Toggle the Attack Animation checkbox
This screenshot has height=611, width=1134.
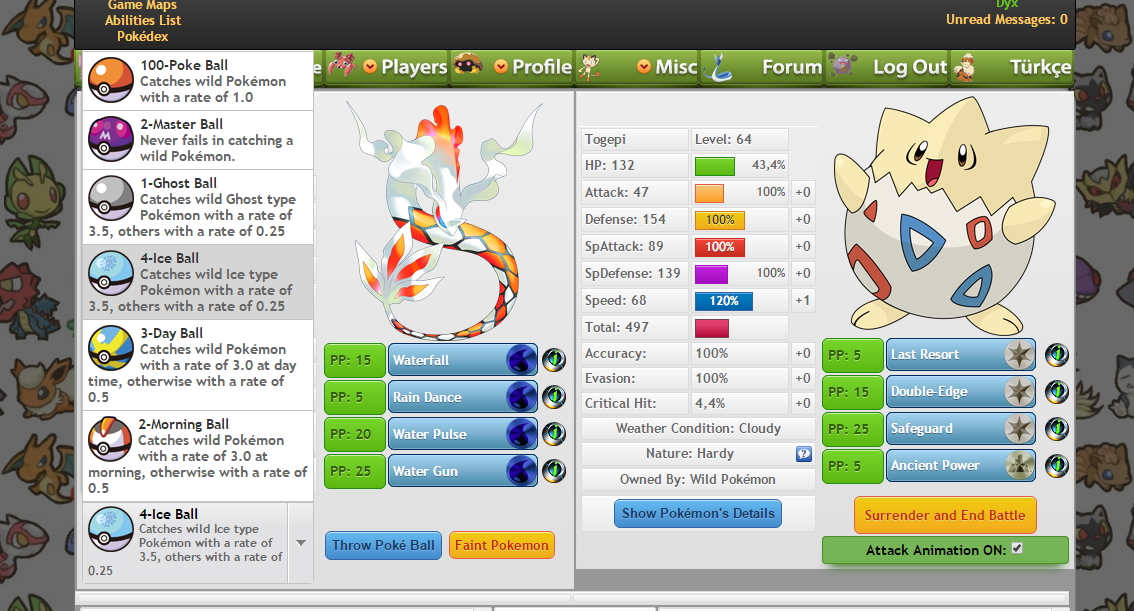(1017, 549)
